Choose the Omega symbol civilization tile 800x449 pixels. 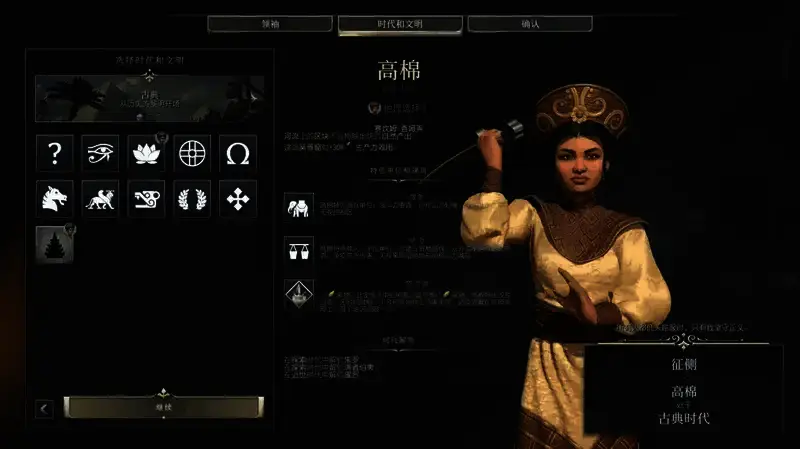tap(238, 153)
